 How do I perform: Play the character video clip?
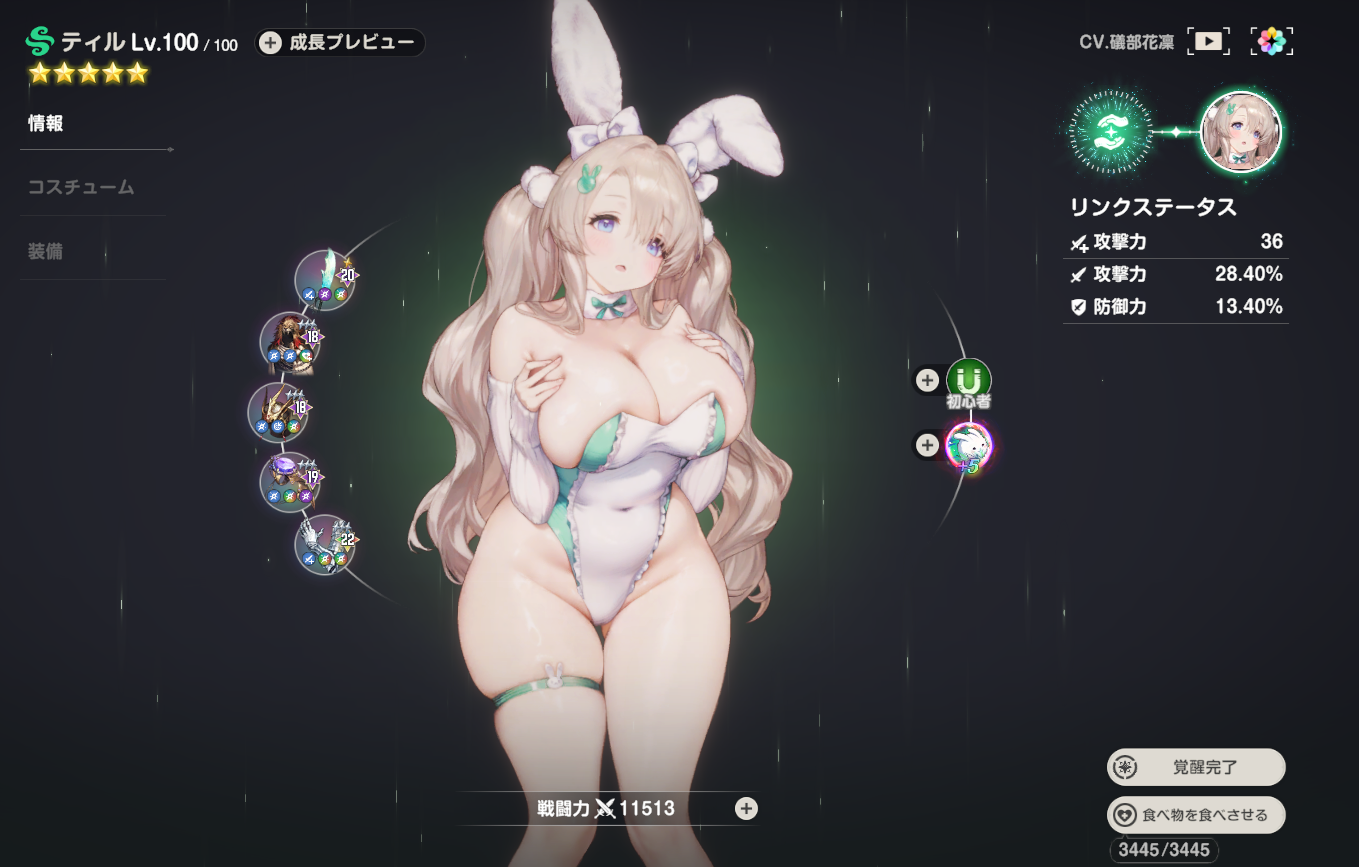[1209, 41]
